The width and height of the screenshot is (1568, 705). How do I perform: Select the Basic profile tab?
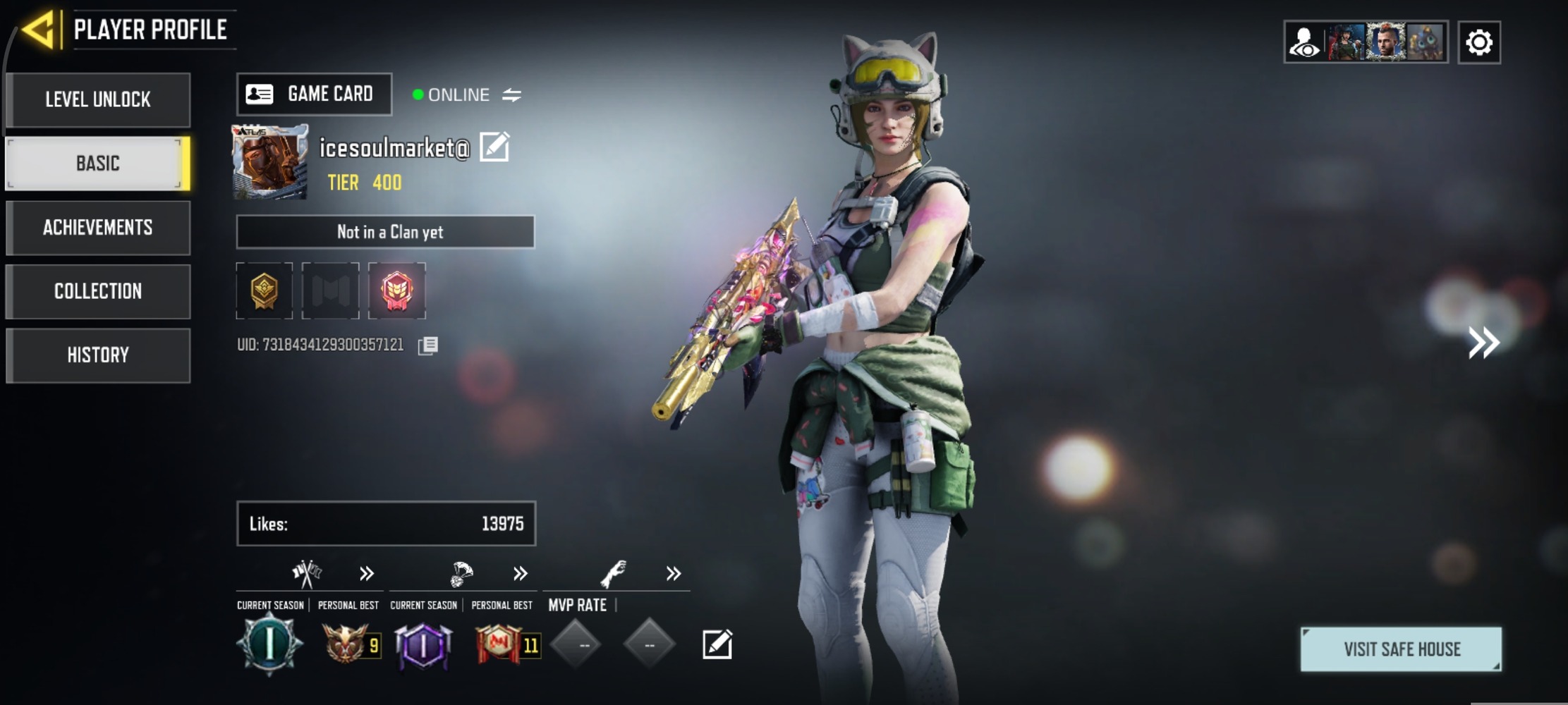point(98,164)
